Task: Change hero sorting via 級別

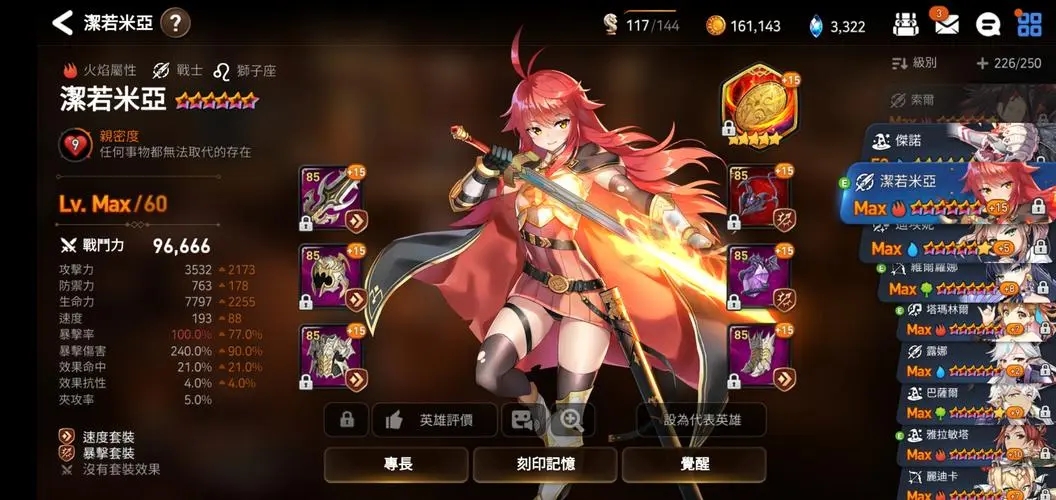Action: click(915, 63)
